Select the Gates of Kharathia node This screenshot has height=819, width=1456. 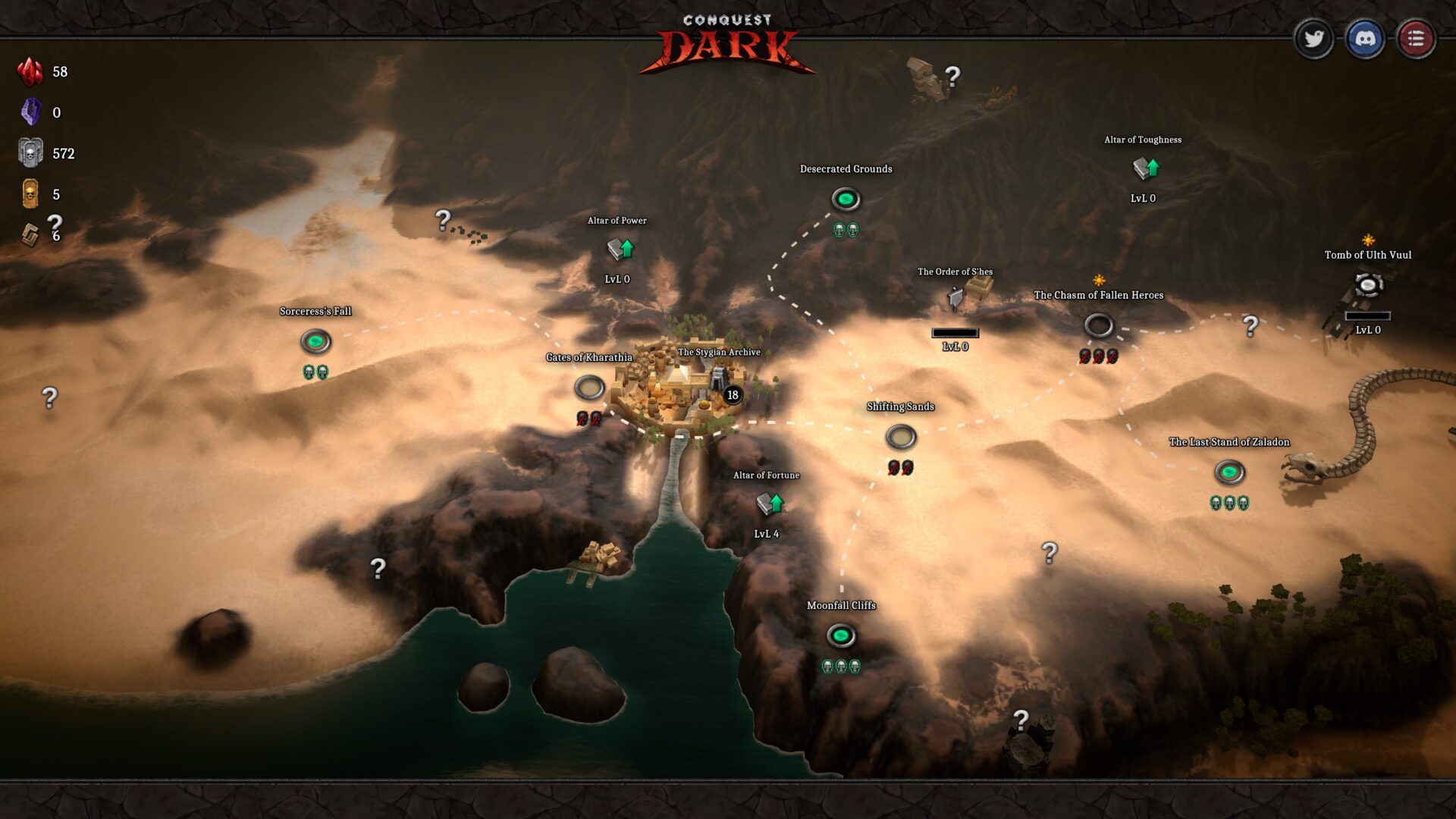[x=589, y=388]
